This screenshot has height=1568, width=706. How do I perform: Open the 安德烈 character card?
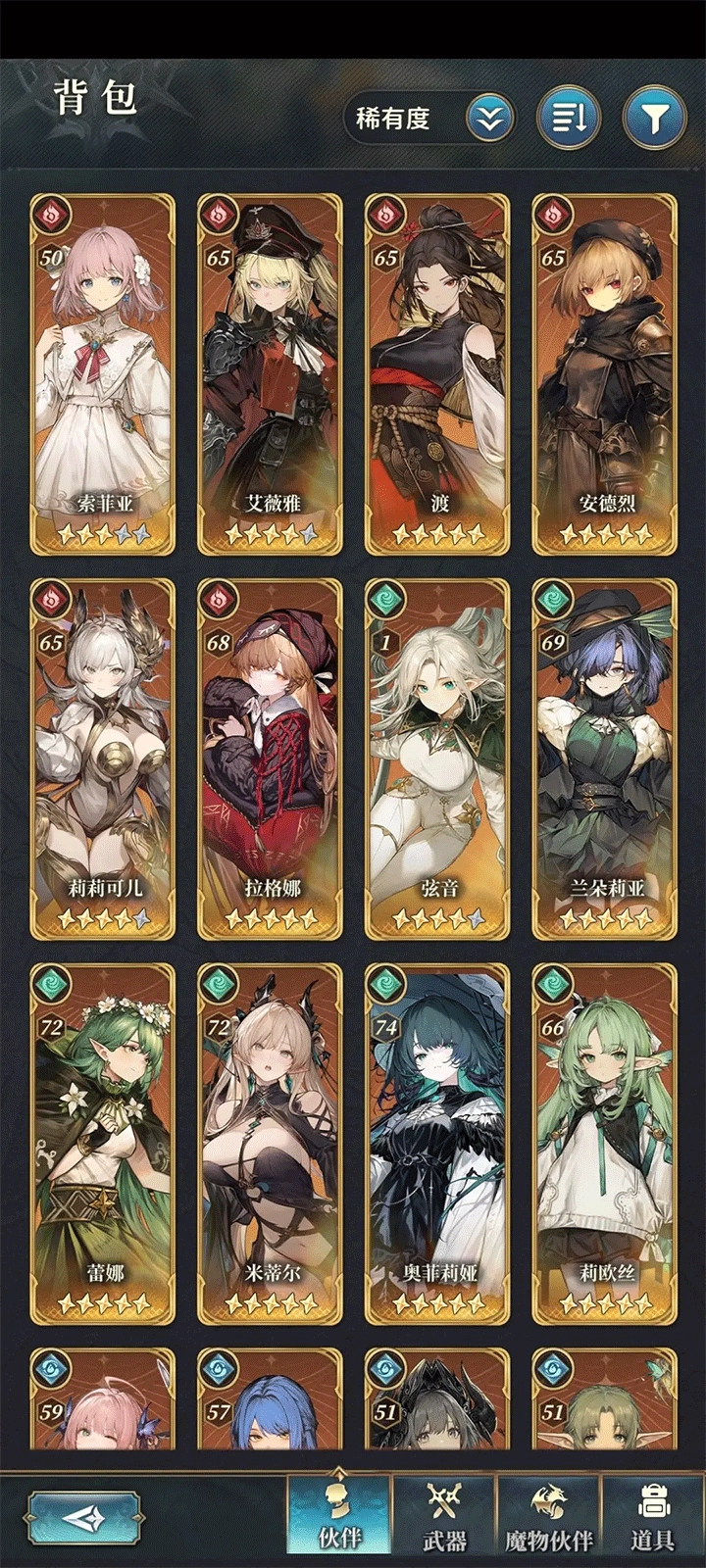605,372
